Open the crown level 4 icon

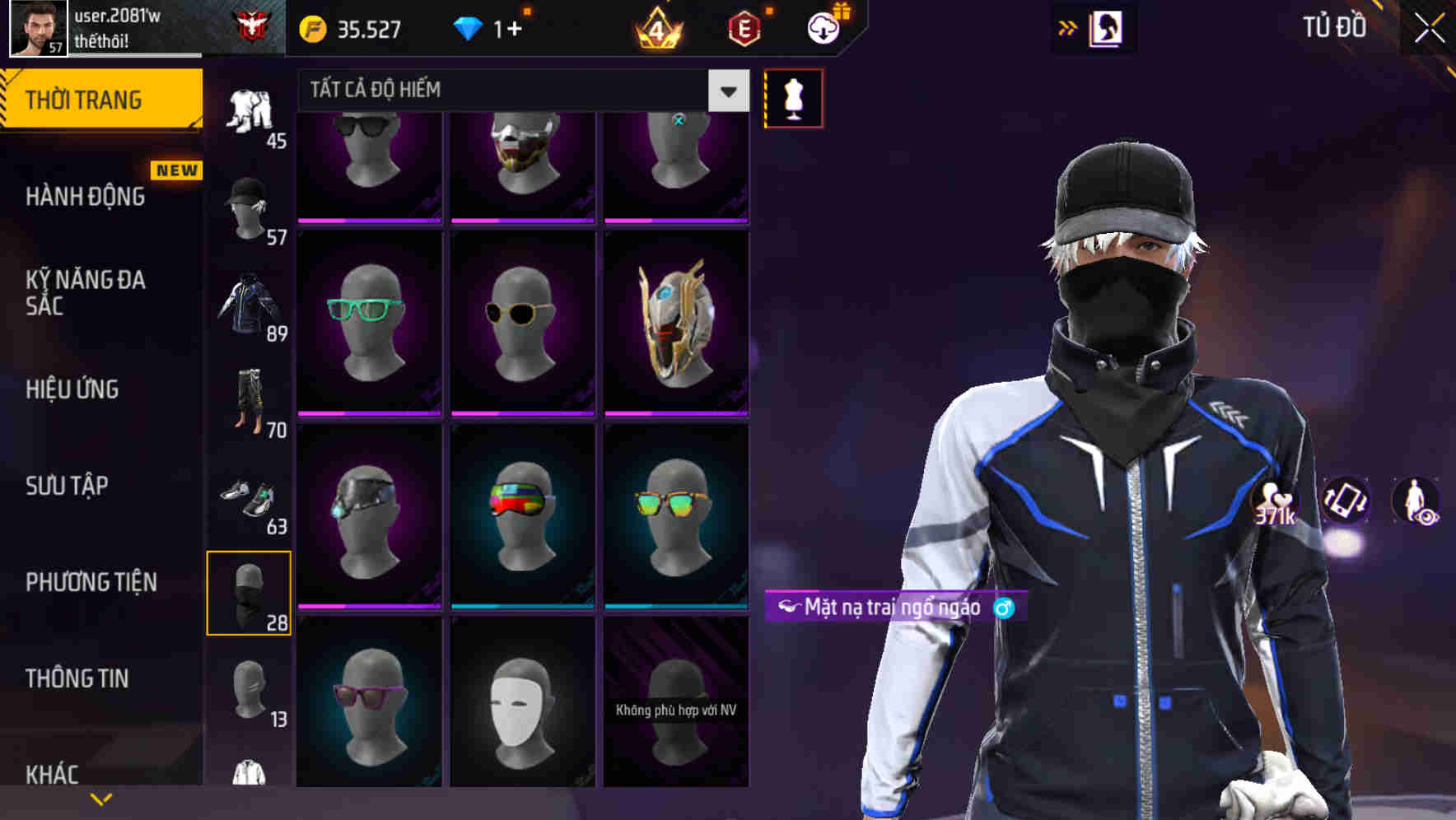[x=659, y=28]
